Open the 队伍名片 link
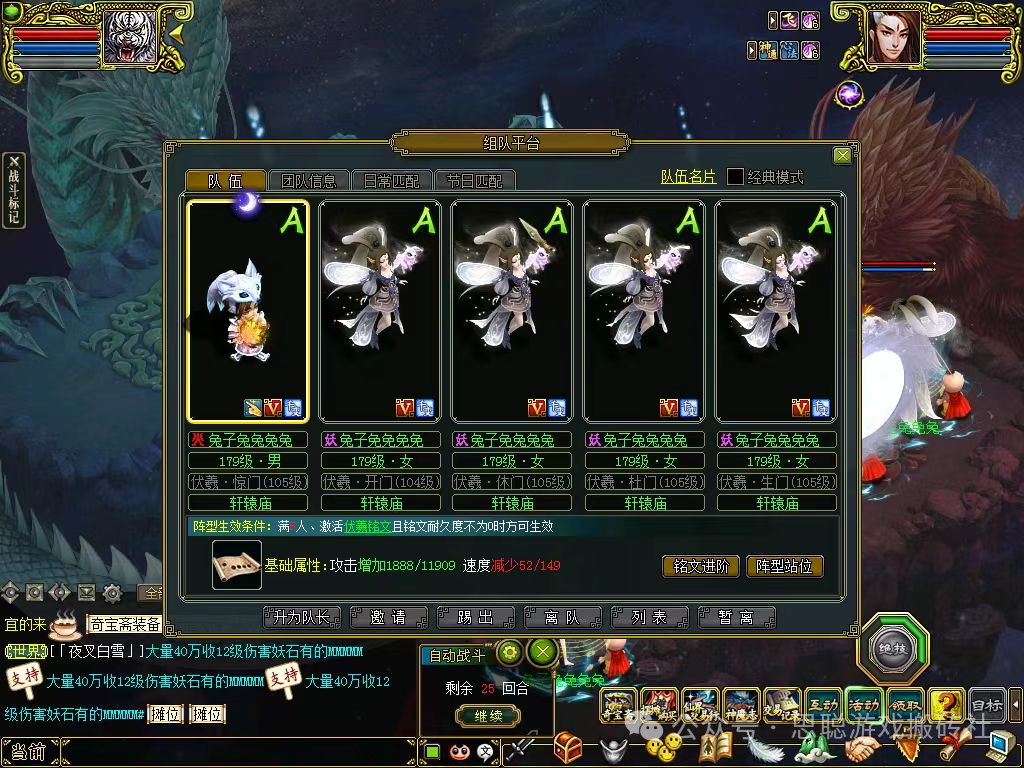The height and width of the screenshot is (768, 1024). pyautogui.click(x=688, y=177)
